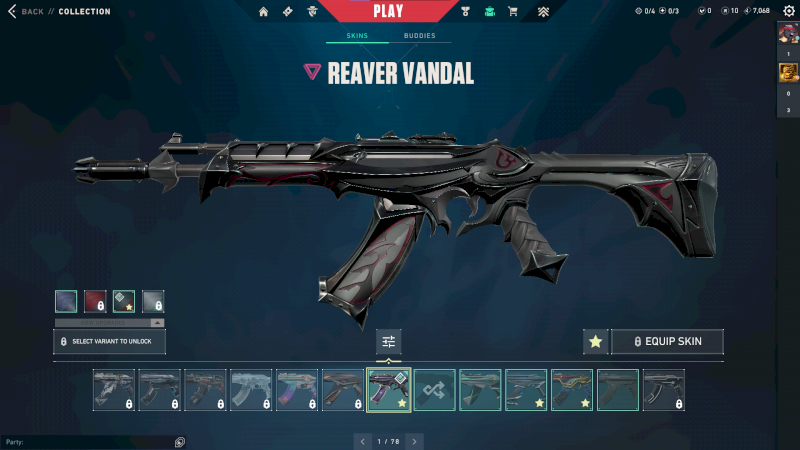
Task: Select the random shuffle skin tile
Action: pyautogui.click(x=435, y=390)
